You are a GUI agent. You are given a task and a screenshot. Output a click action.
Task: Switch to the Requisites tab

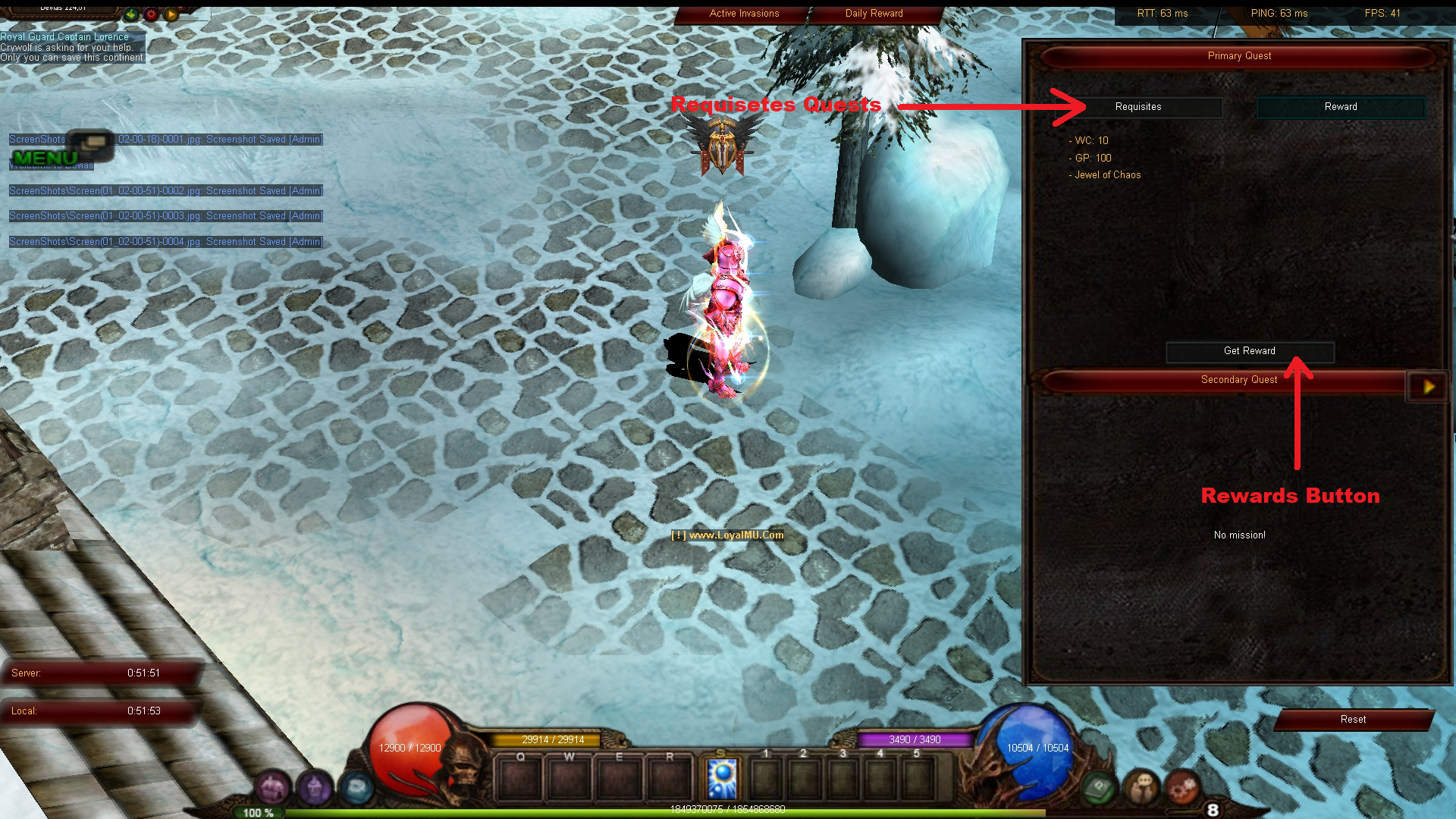1138,107
